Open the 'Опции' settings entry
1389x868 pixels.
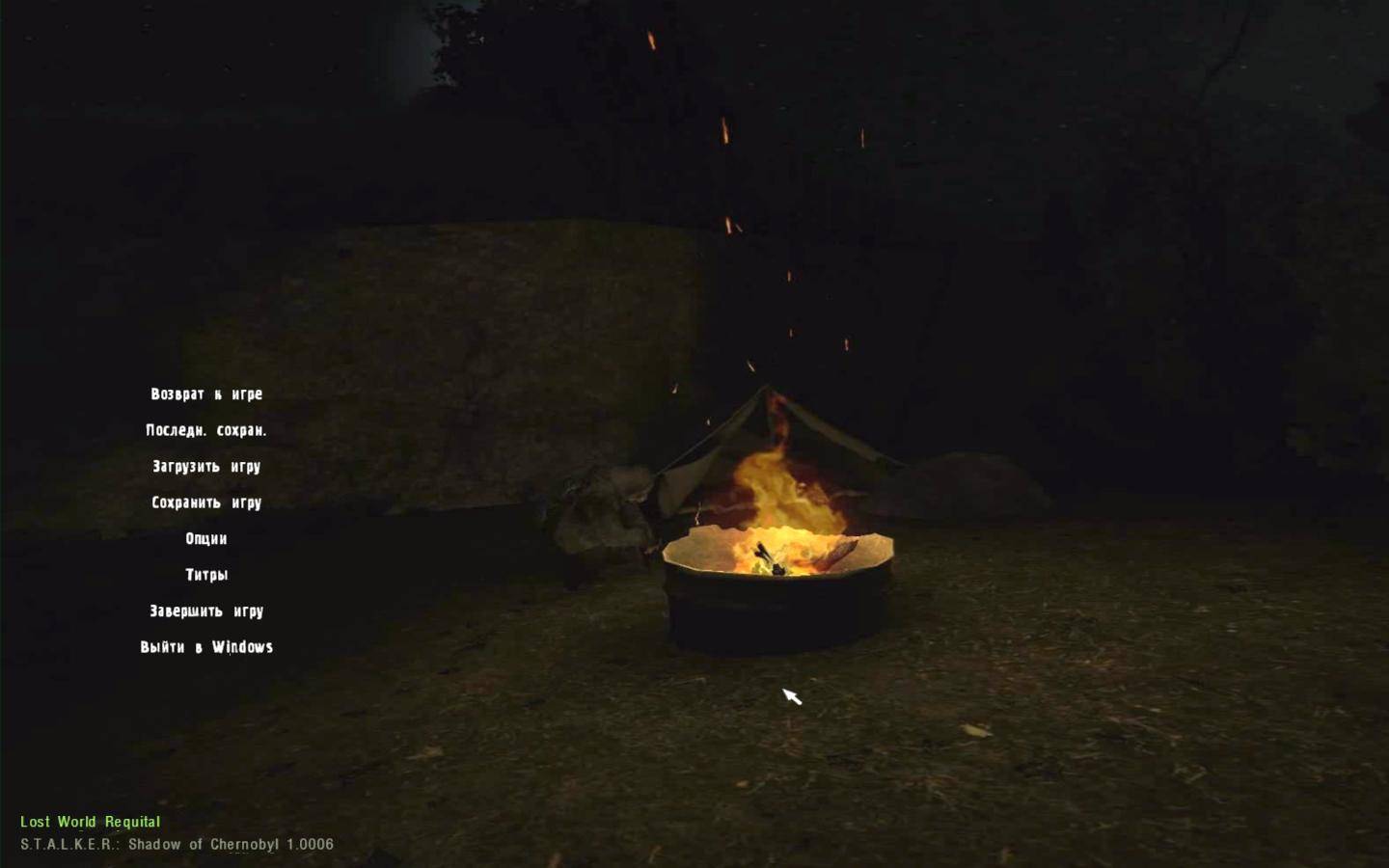(x=204, y=538)
